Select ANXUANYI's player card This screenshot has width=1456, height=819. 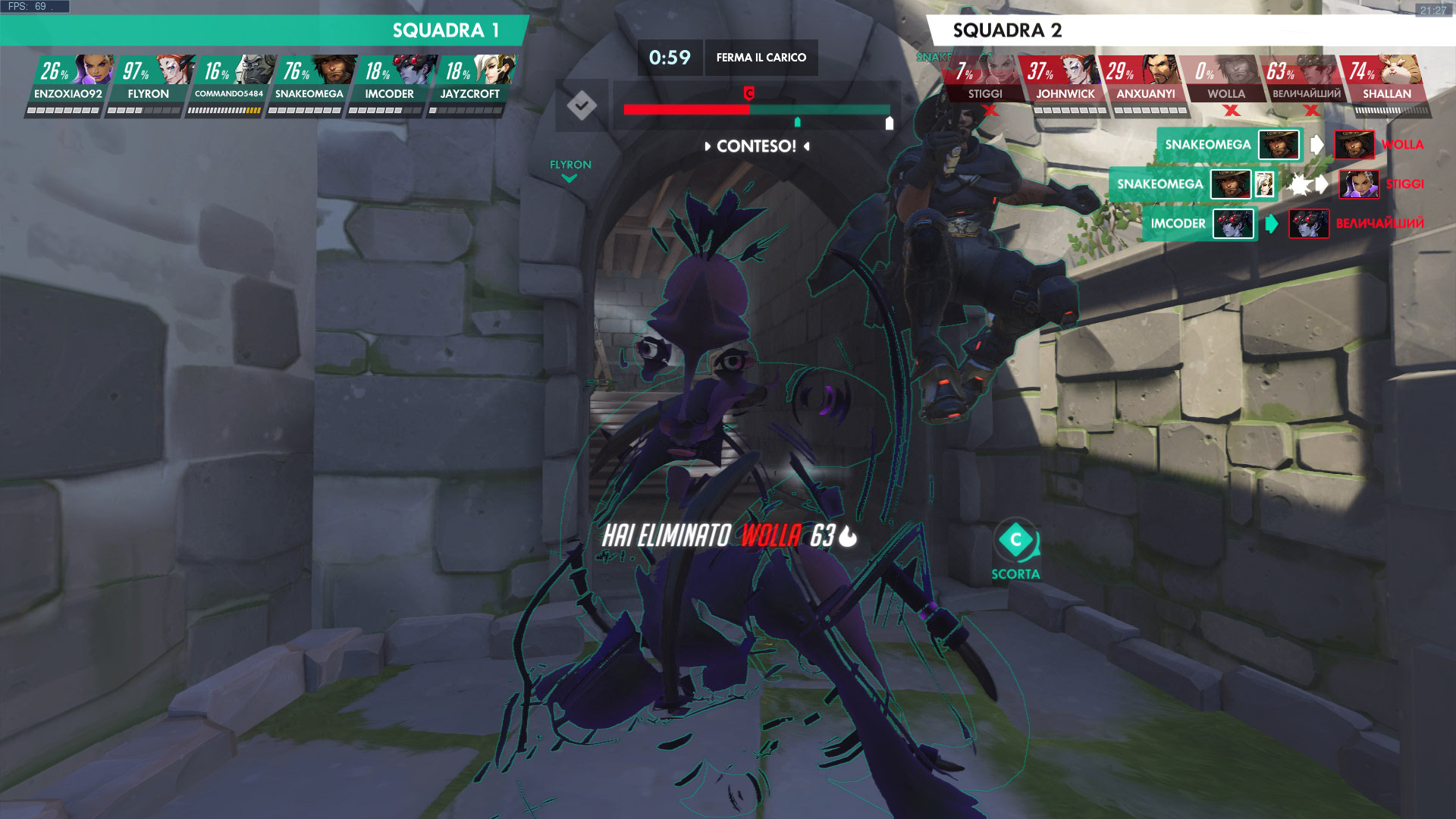1146,83
